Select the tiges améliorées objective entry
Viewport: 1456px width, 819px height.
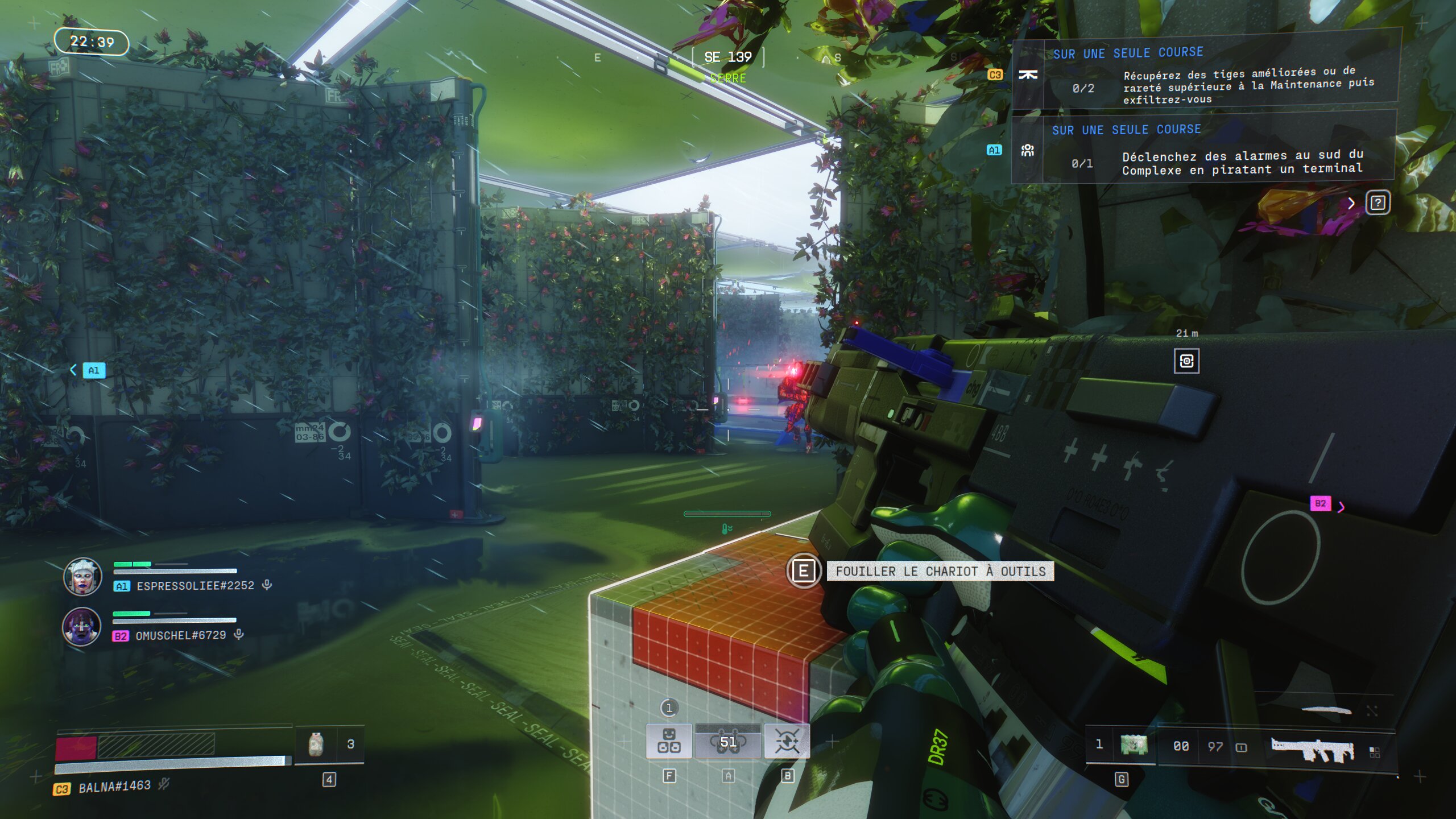[x=1206, y=76]
